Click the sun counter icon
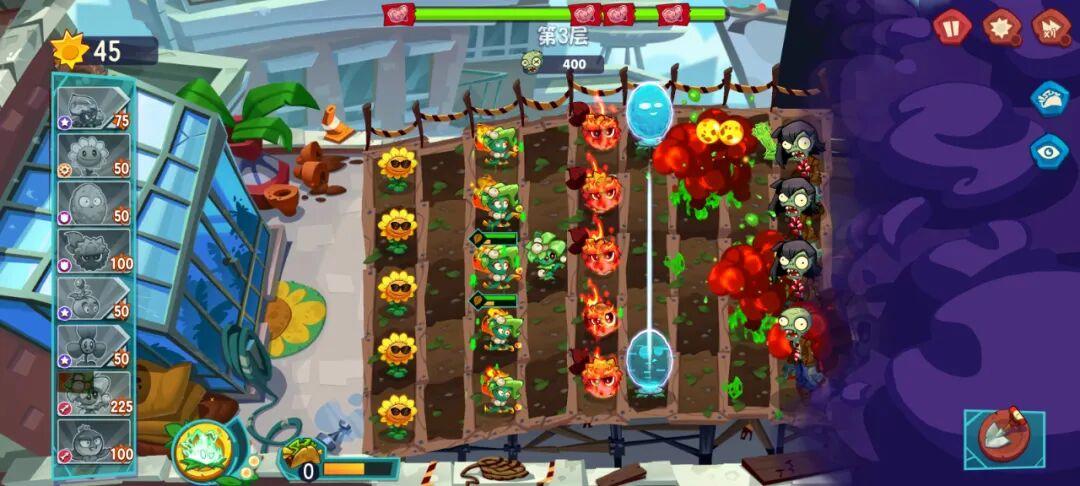This screenshot has height=486, width=1080. point(70,49)
